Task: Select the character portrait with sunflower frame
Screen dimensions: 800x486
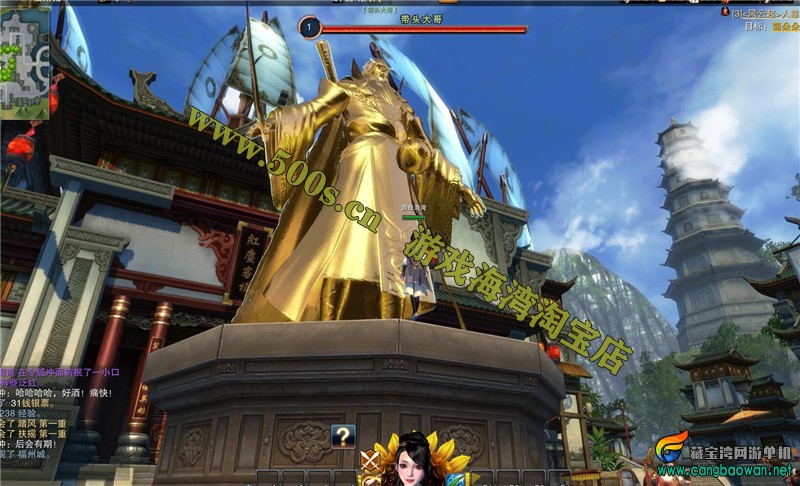Action: 411,461
